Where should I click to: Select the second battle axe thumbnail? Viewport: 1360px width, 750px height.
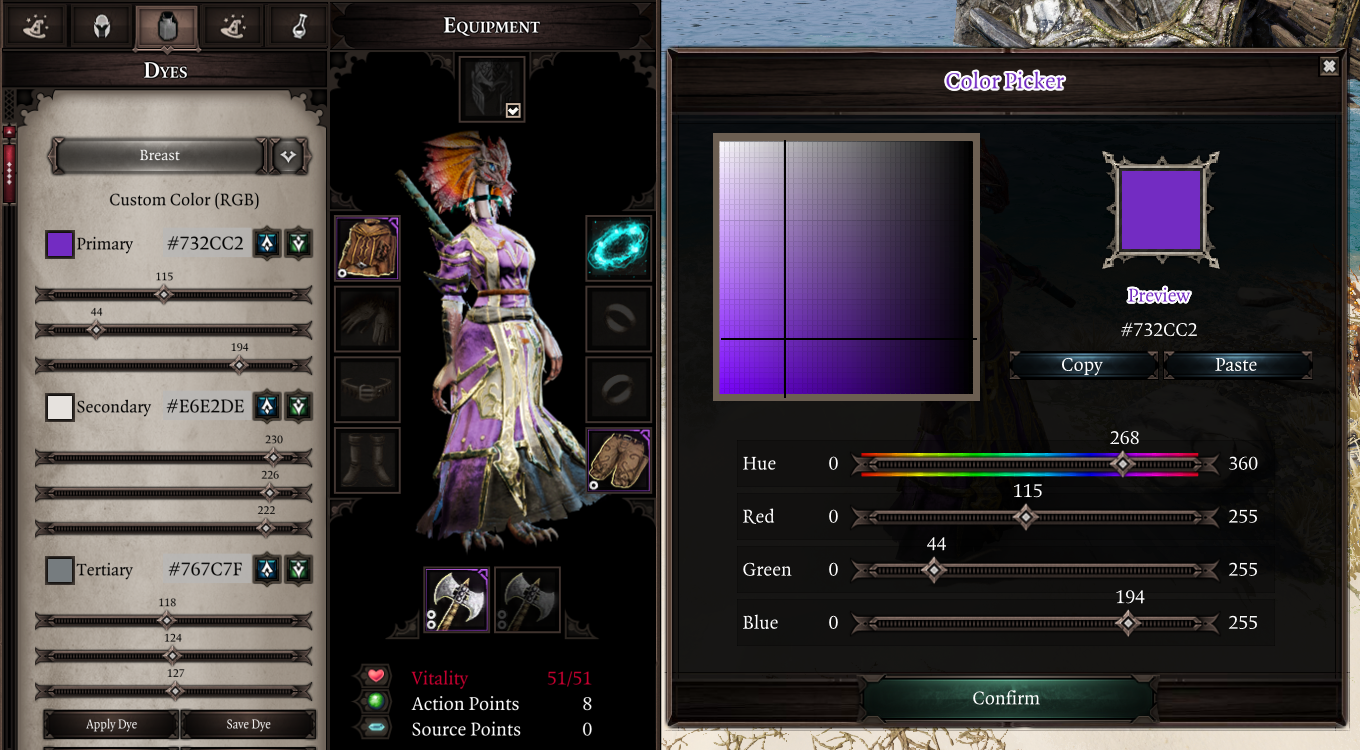(527, 600)
